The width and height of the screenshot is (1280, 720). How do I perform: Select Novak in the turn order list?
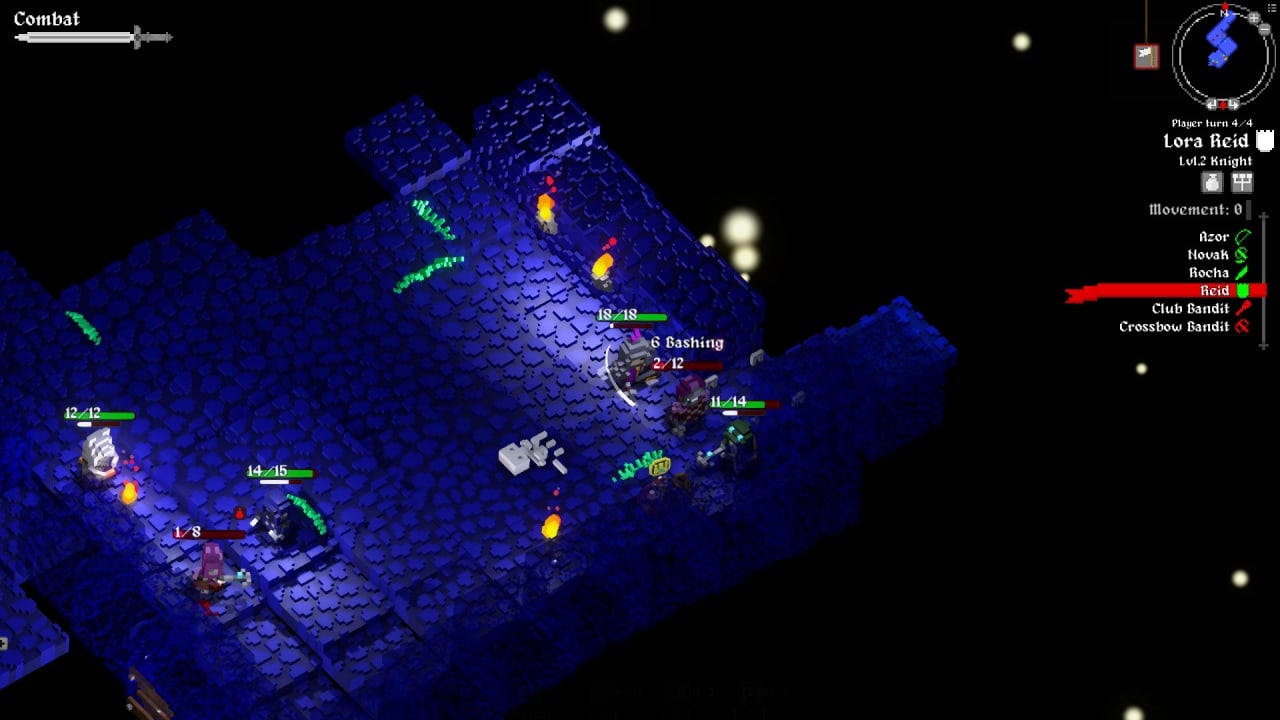tap(1208, 255)
